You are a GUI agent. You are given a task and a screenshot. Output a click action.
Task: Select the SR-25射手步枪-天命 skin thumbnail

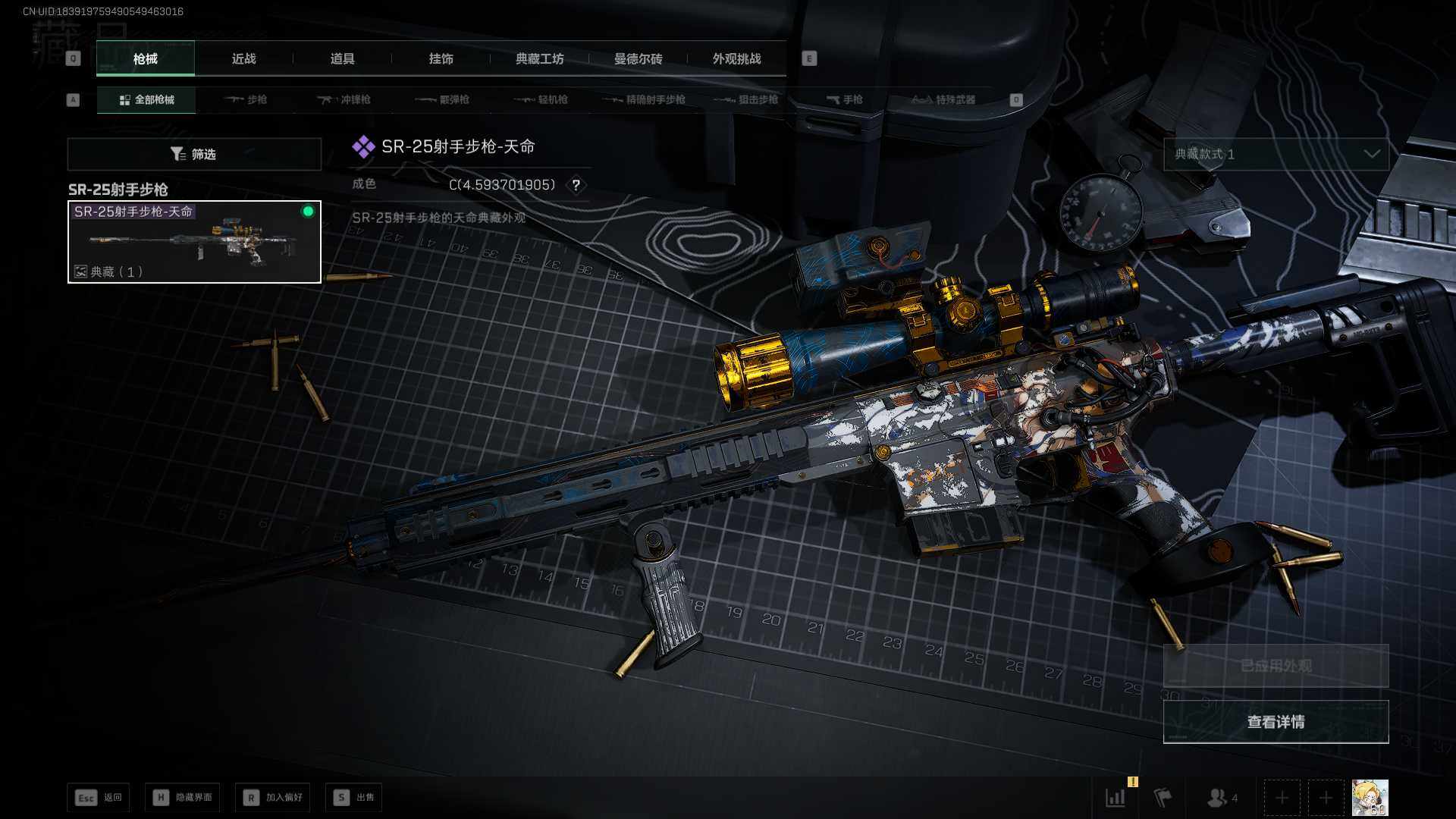194,242
